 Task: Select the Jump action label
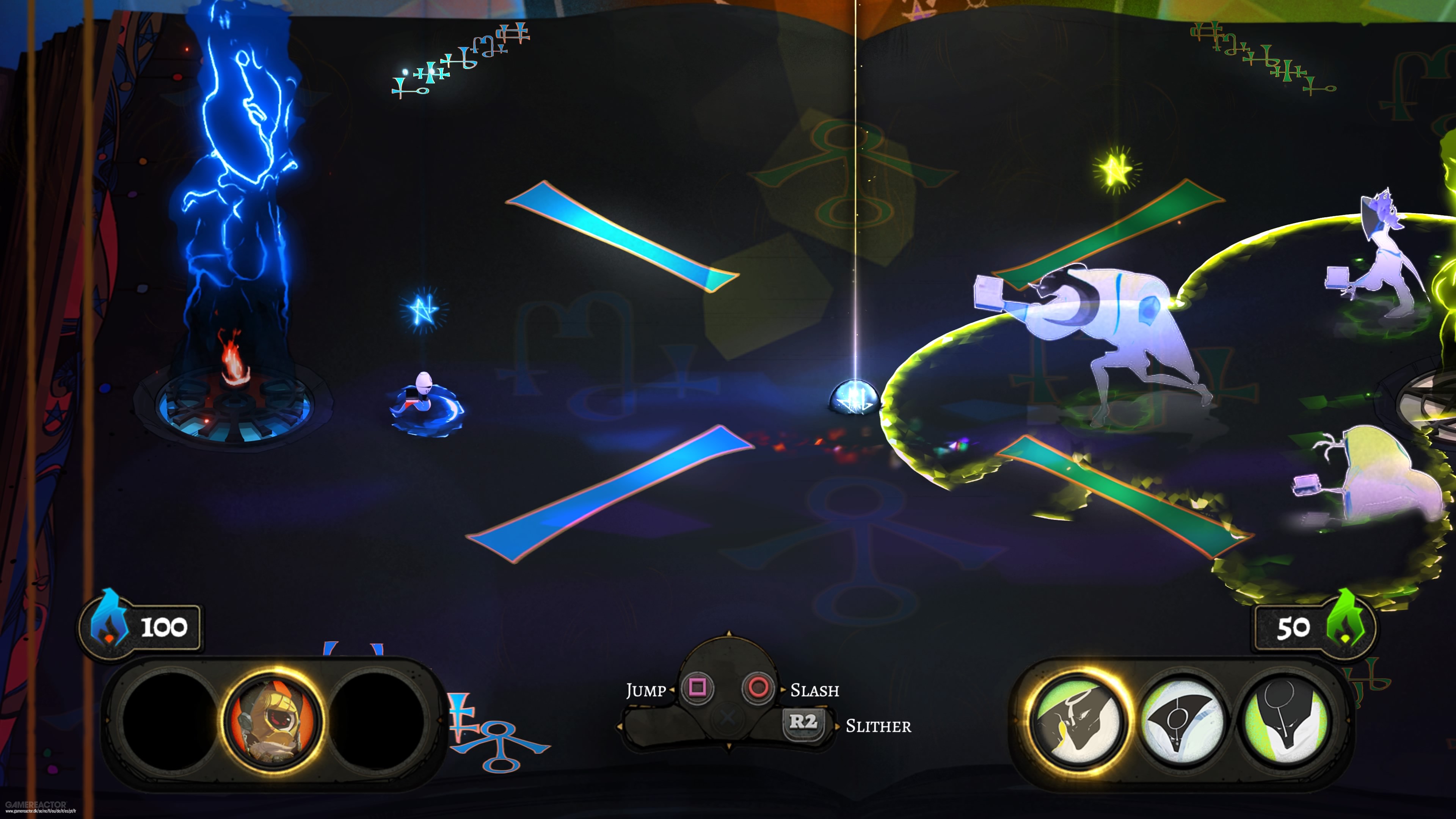pyautogui.click(x=646, y=691)
